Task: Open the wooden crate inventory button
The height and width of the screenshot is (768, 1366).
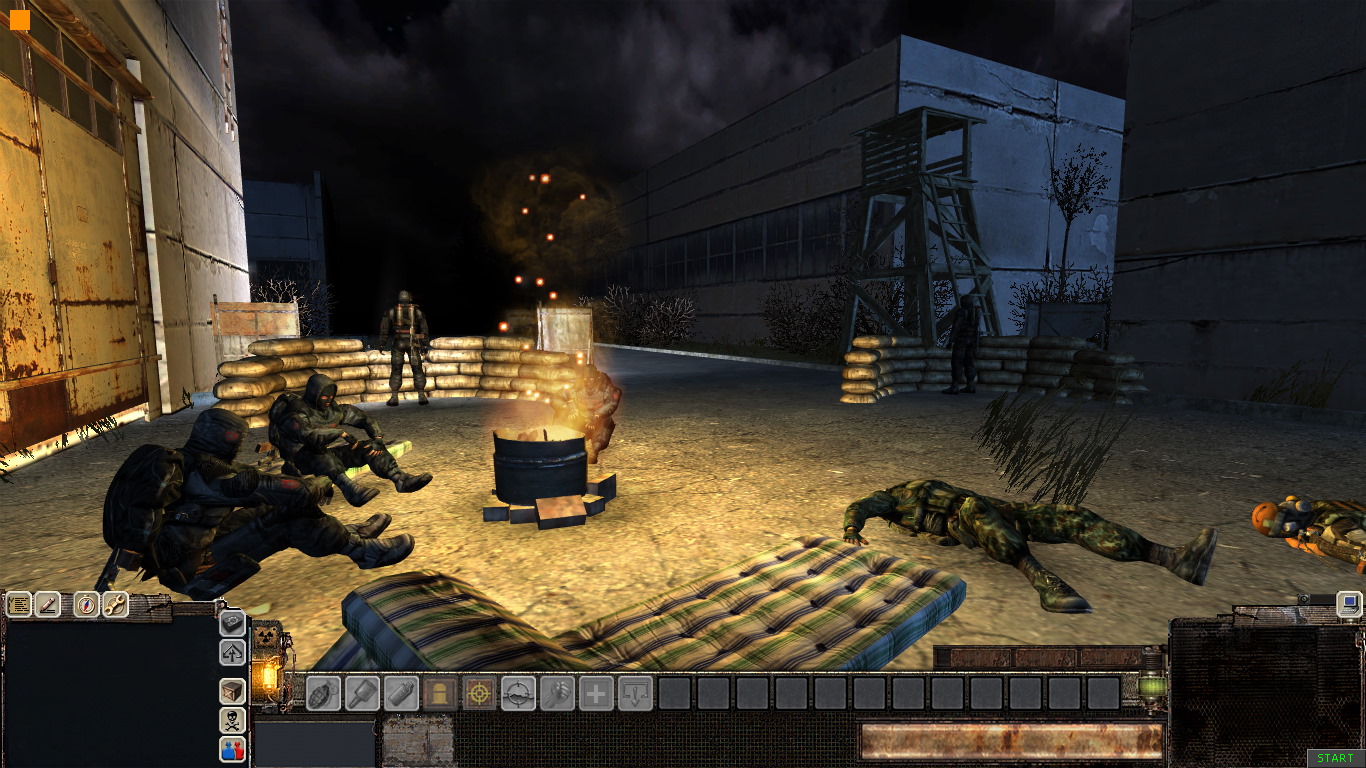Action: [232, 691]
